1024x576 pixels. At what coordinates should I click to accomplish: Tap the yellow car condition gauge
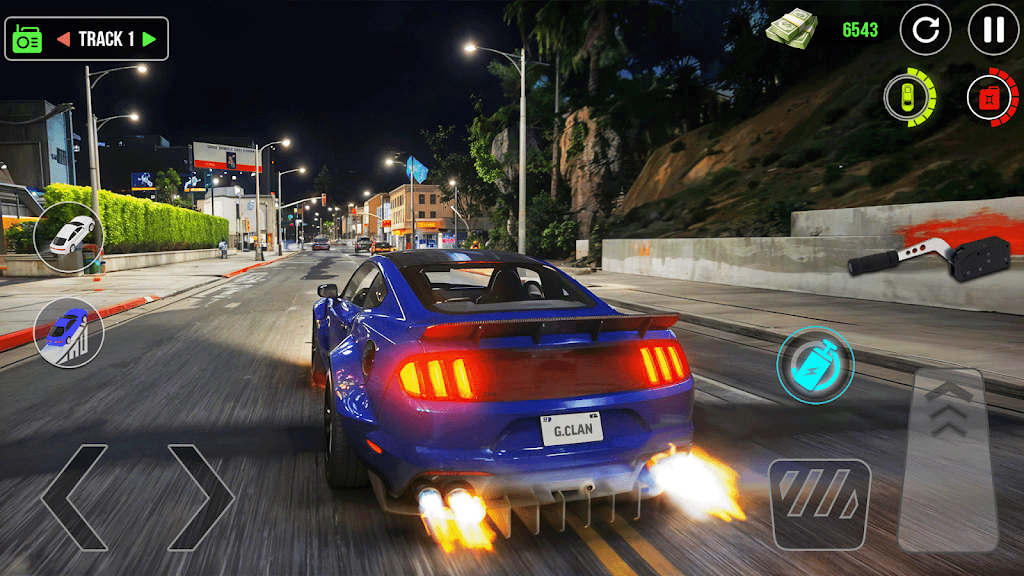click(x=909, y=98)
